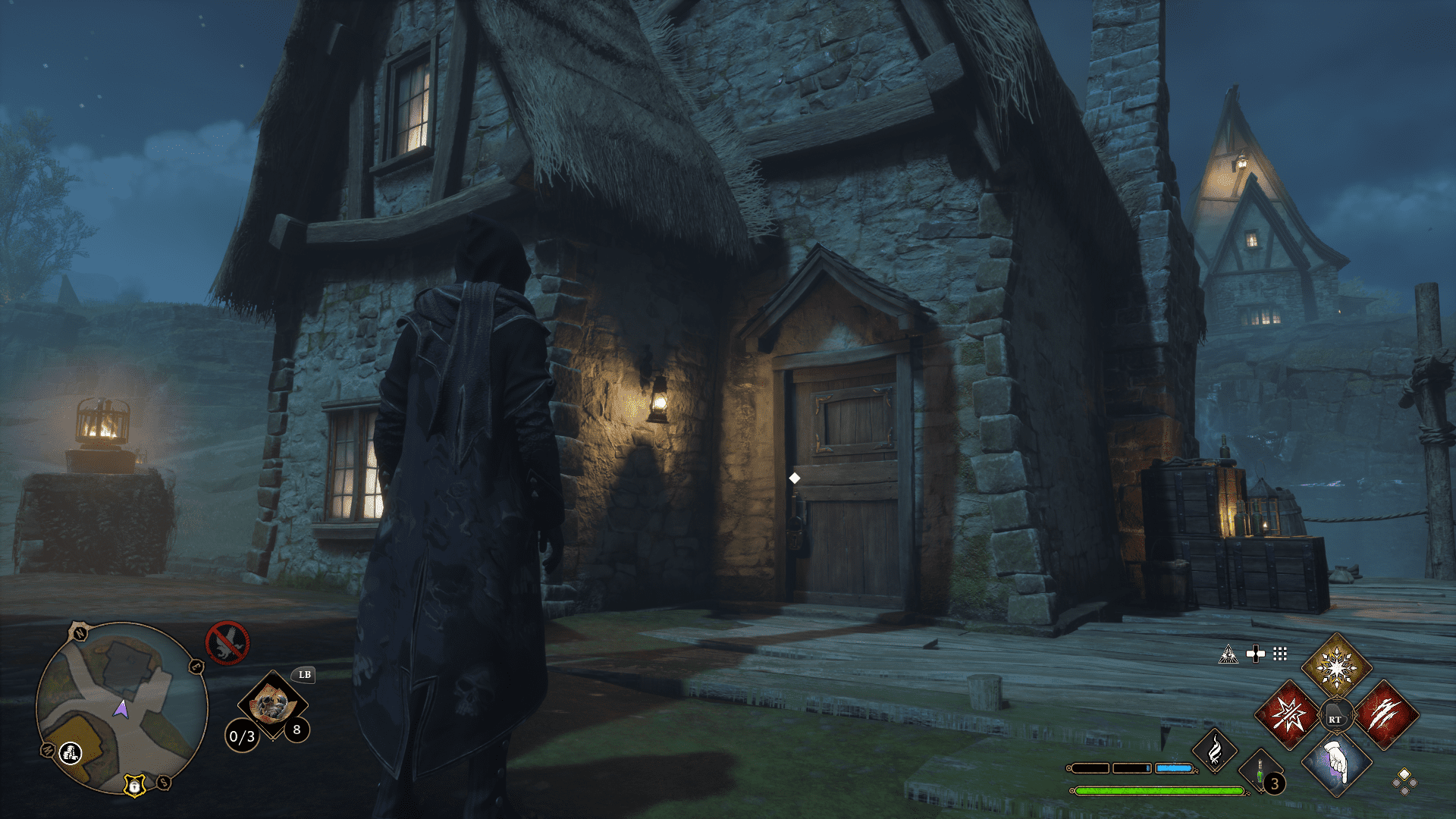Switch spell set with four-diamond selector
The image size is (1456, 819).
point(1404,781)
